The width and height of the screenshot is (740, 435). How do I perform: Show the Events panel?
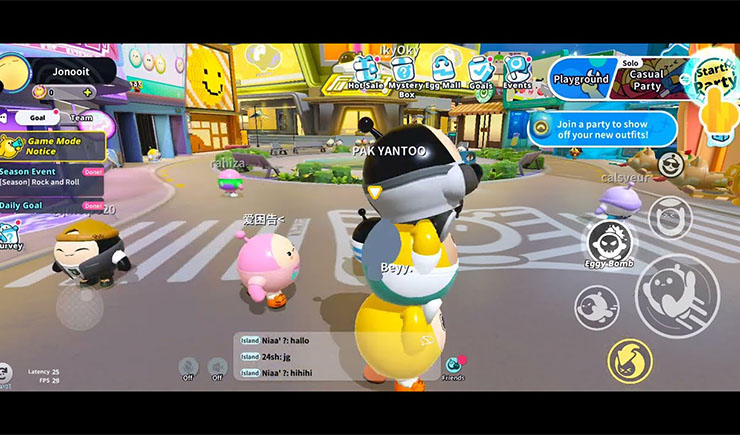(516, 71)
